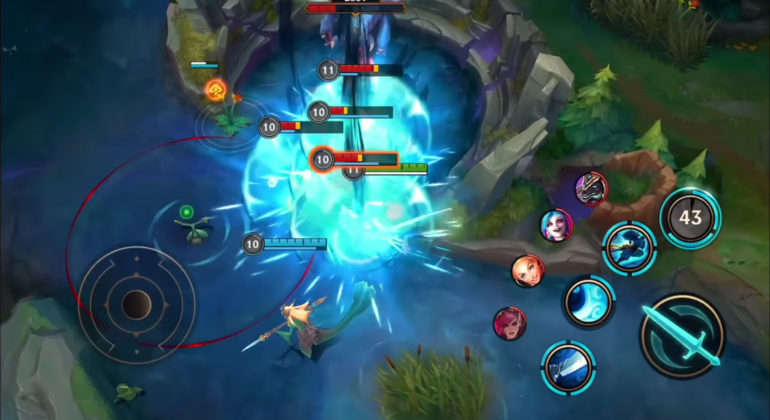This screenshot has width=770, height=420.
Task: Target the Jinx champion portrait
Action: coord(555,225)
